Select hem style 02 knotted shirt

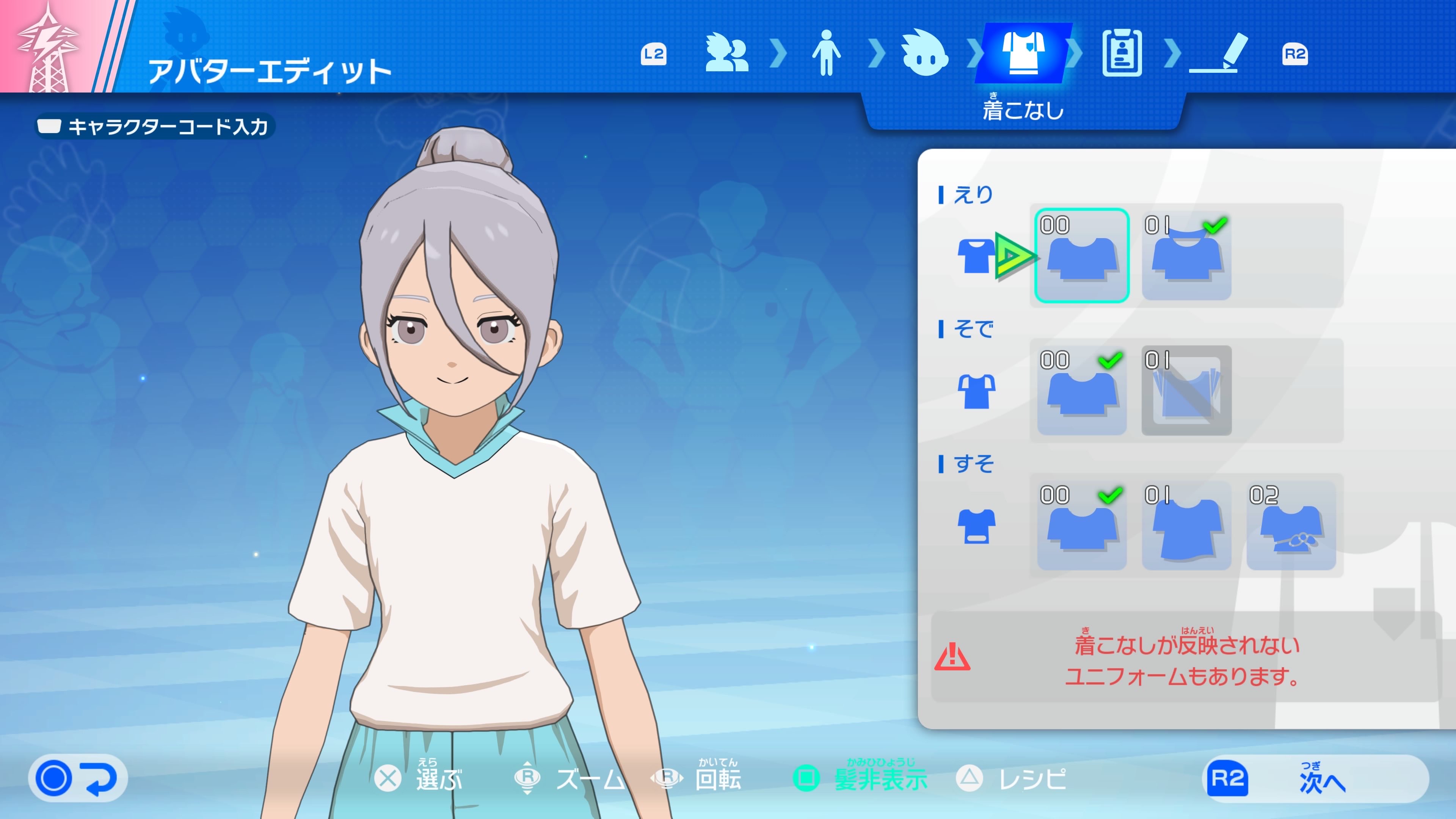click(1290, 525)
